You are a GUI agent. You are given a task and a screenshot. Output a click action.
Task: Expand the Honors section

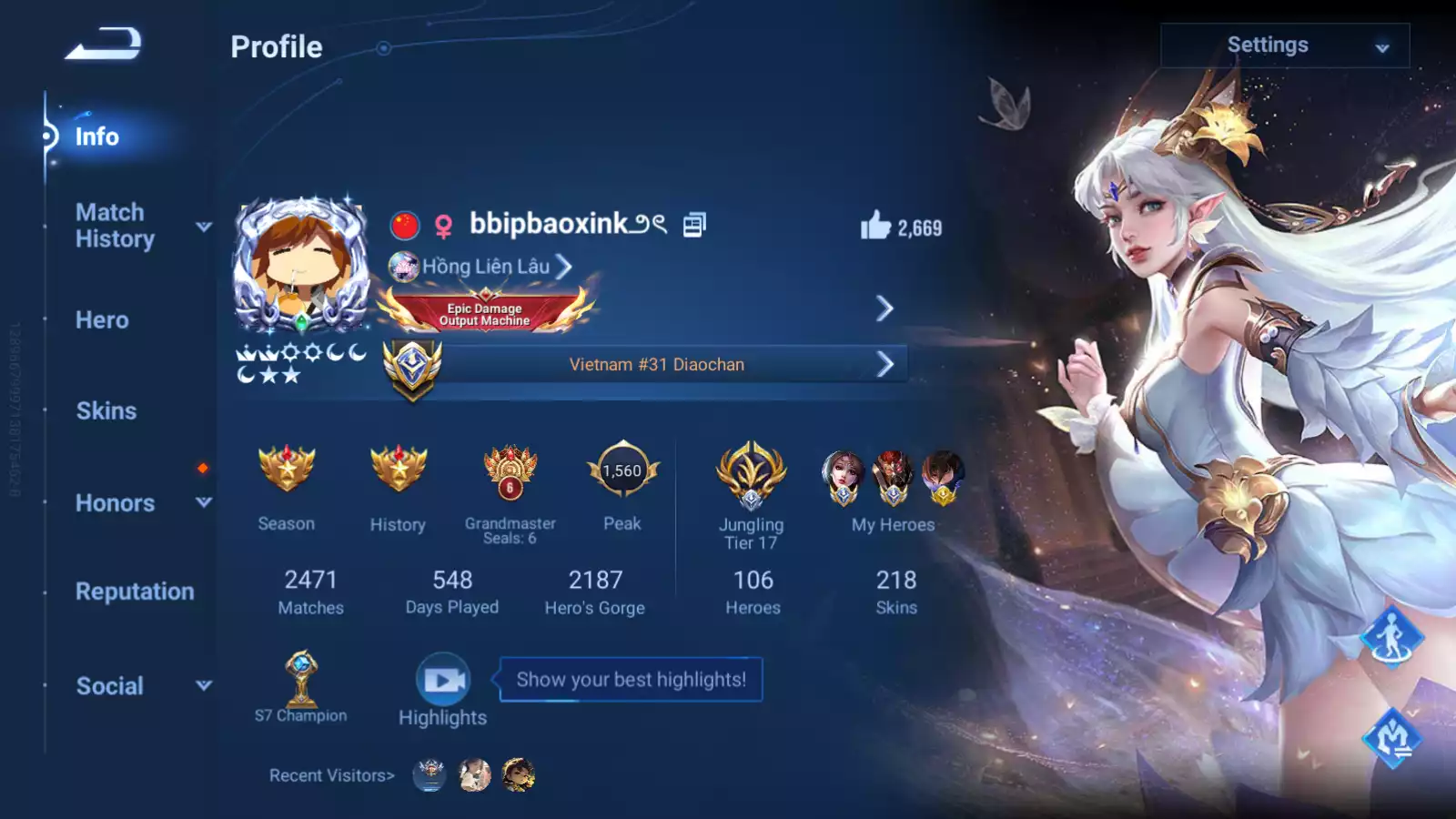[116, 503]
